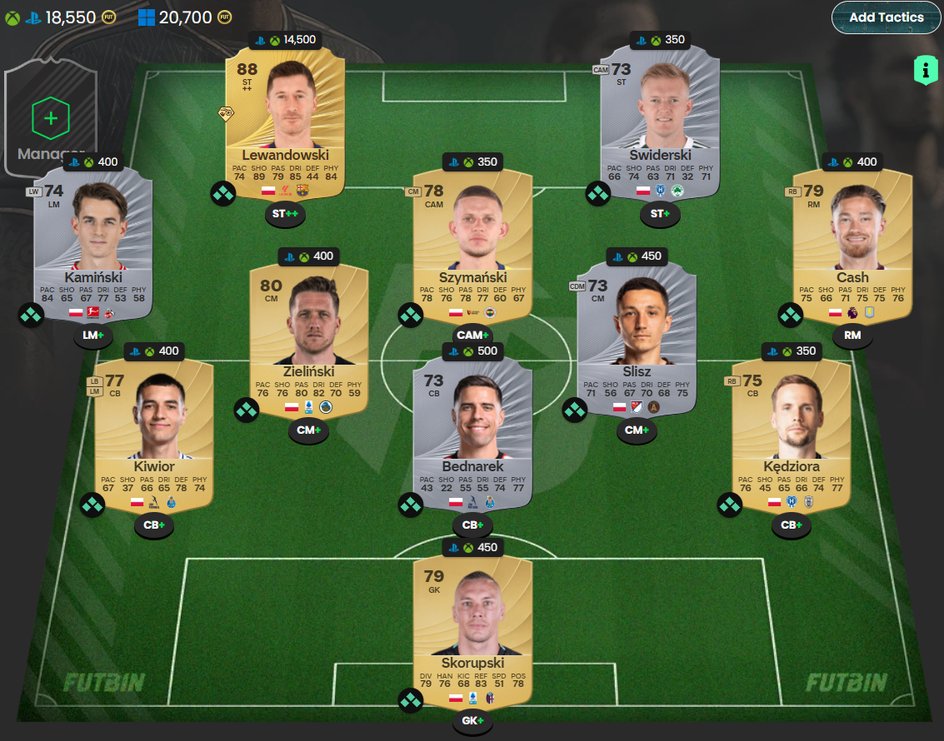Viewport: 944px width, 741px height.
Task: Click the LM+ position badge under Kamiński
Action: click(93, 336)
